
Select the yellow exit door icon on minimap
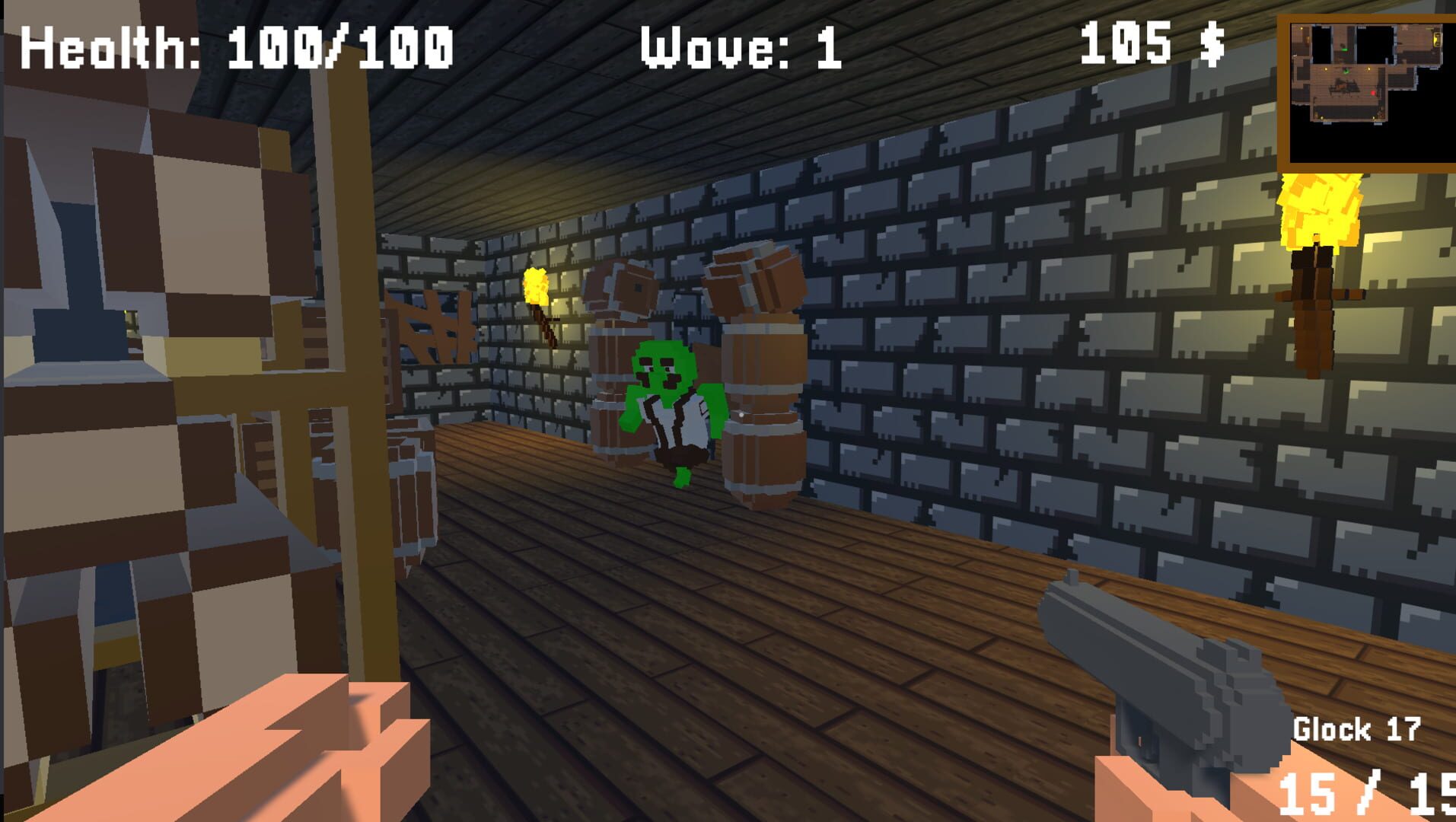coord(1437,40)
